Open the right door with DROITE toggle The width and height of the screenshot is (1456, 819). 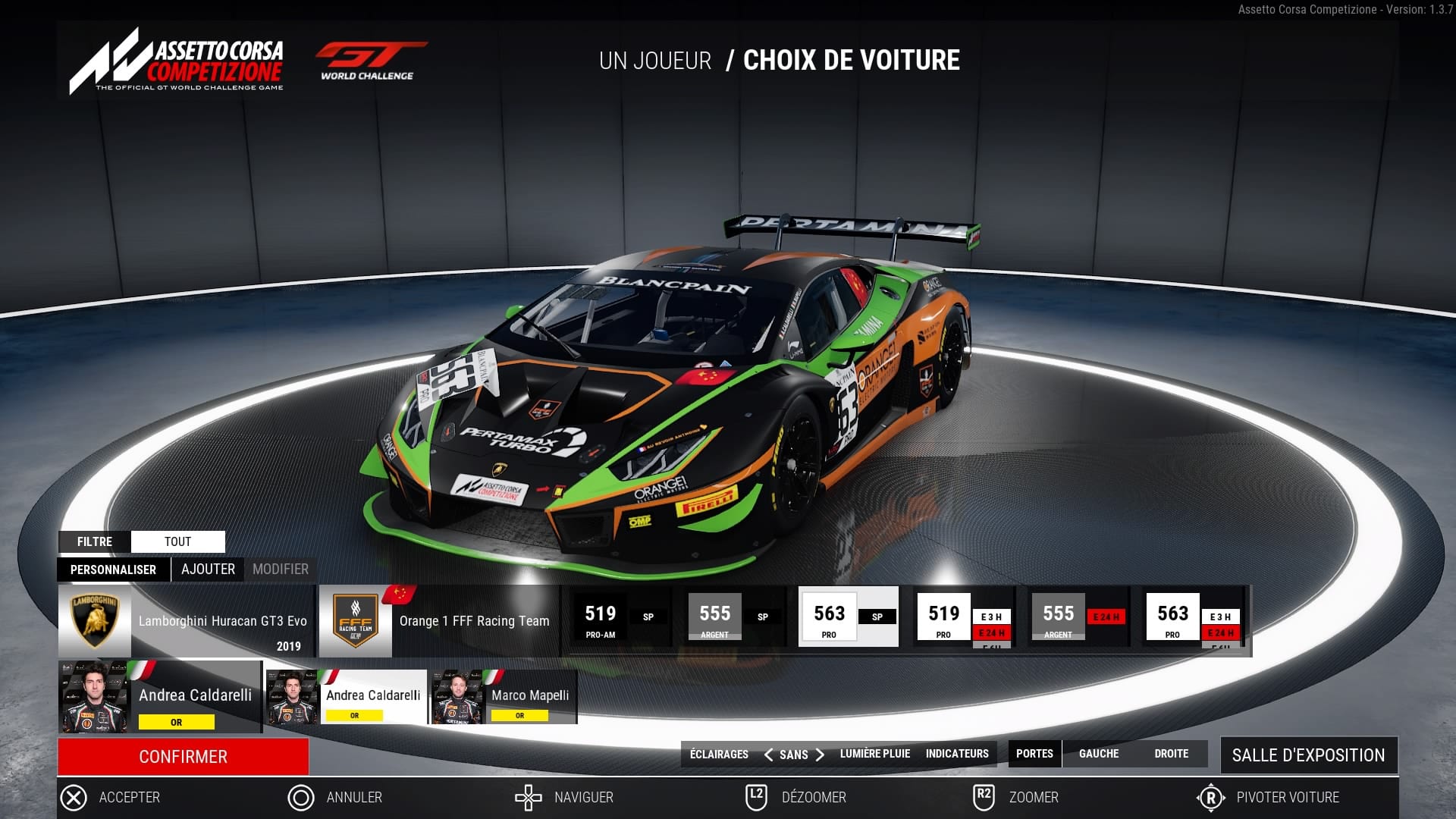(x=1172, y=754)
